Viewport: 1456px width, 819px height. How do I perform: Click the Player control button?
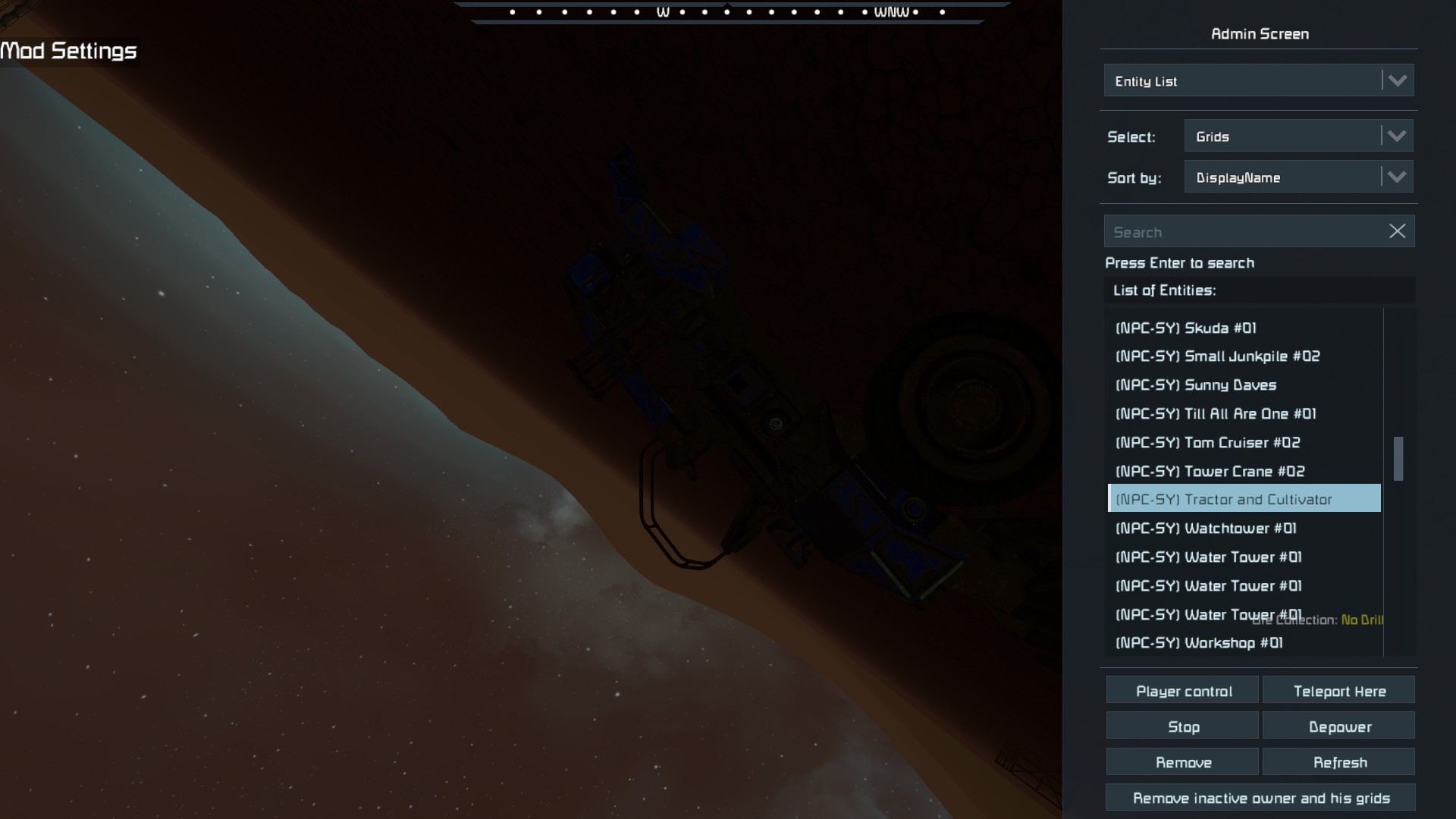click(x=1183, y=691)
